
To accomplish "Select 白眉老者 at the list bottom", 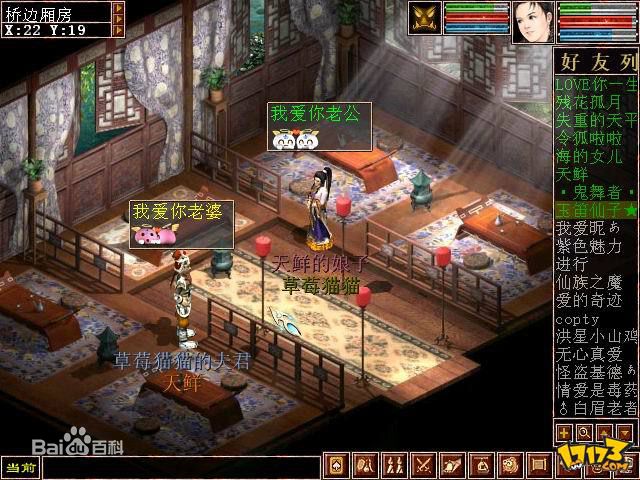I will 596,408.
